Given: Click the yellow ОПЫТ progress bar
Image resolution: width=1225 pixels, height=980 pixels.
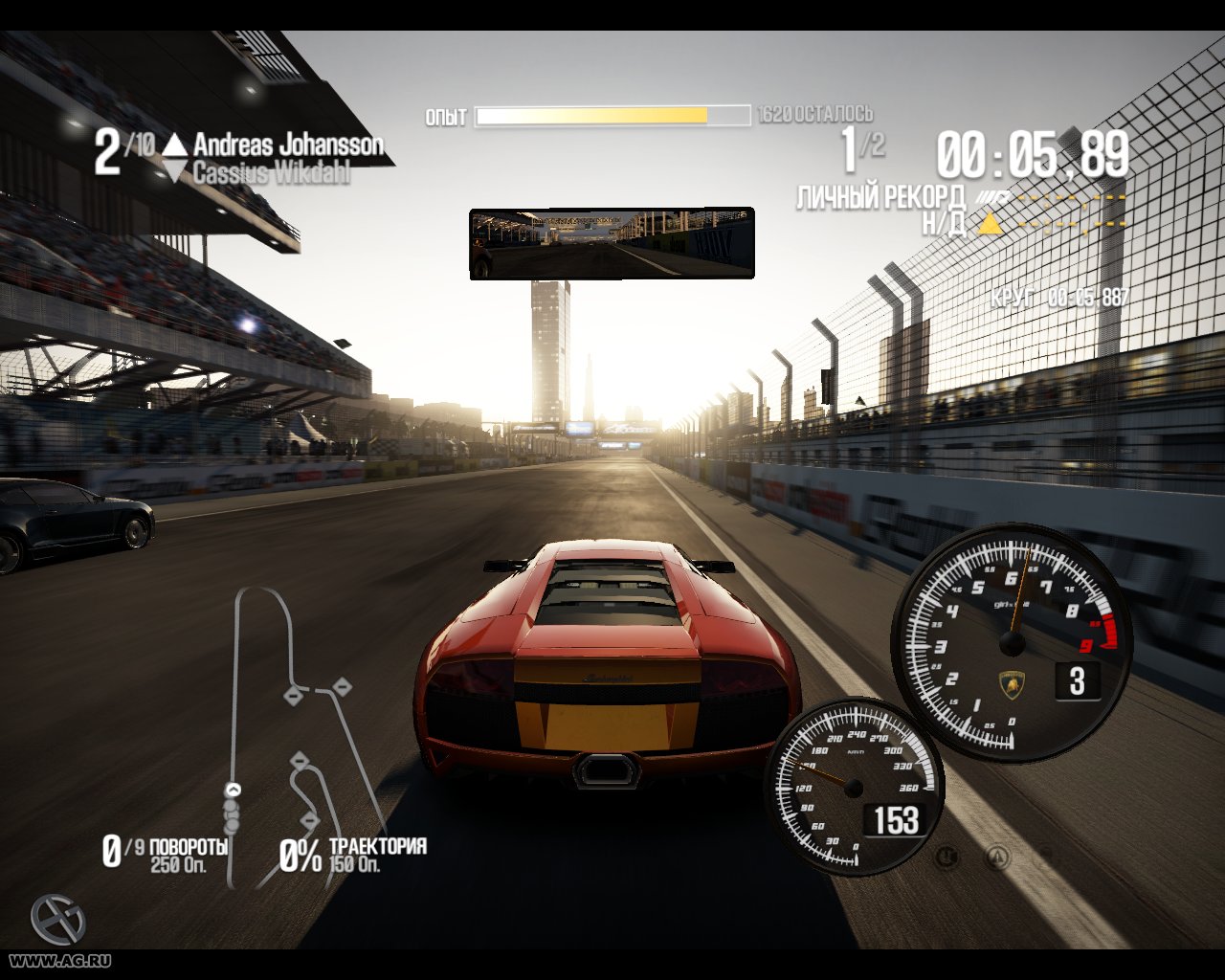Looking at the screenshot, I should 593,117.
